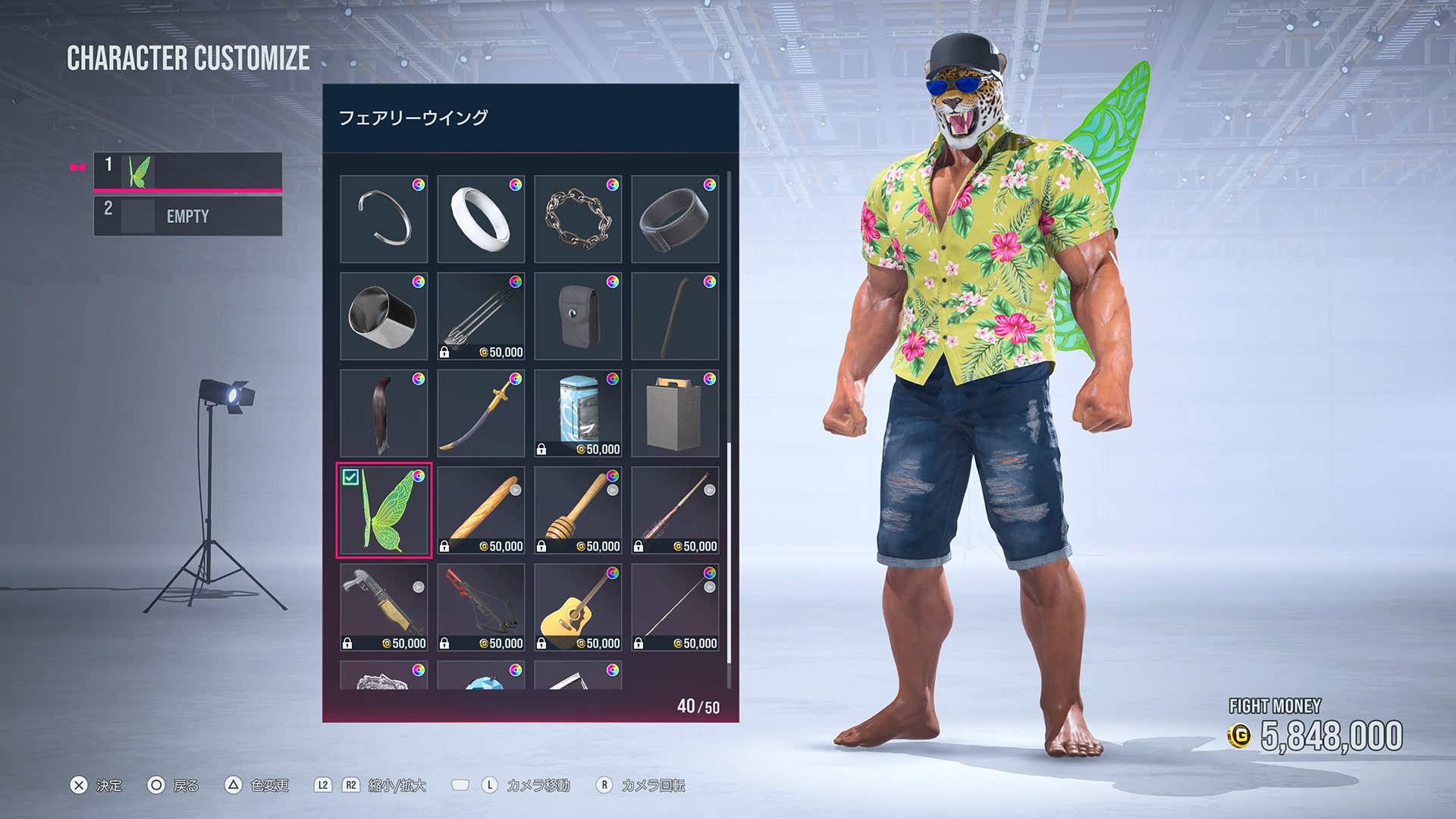Pick the crowbar item tile
1456x819 pixels.
point(675,316)
